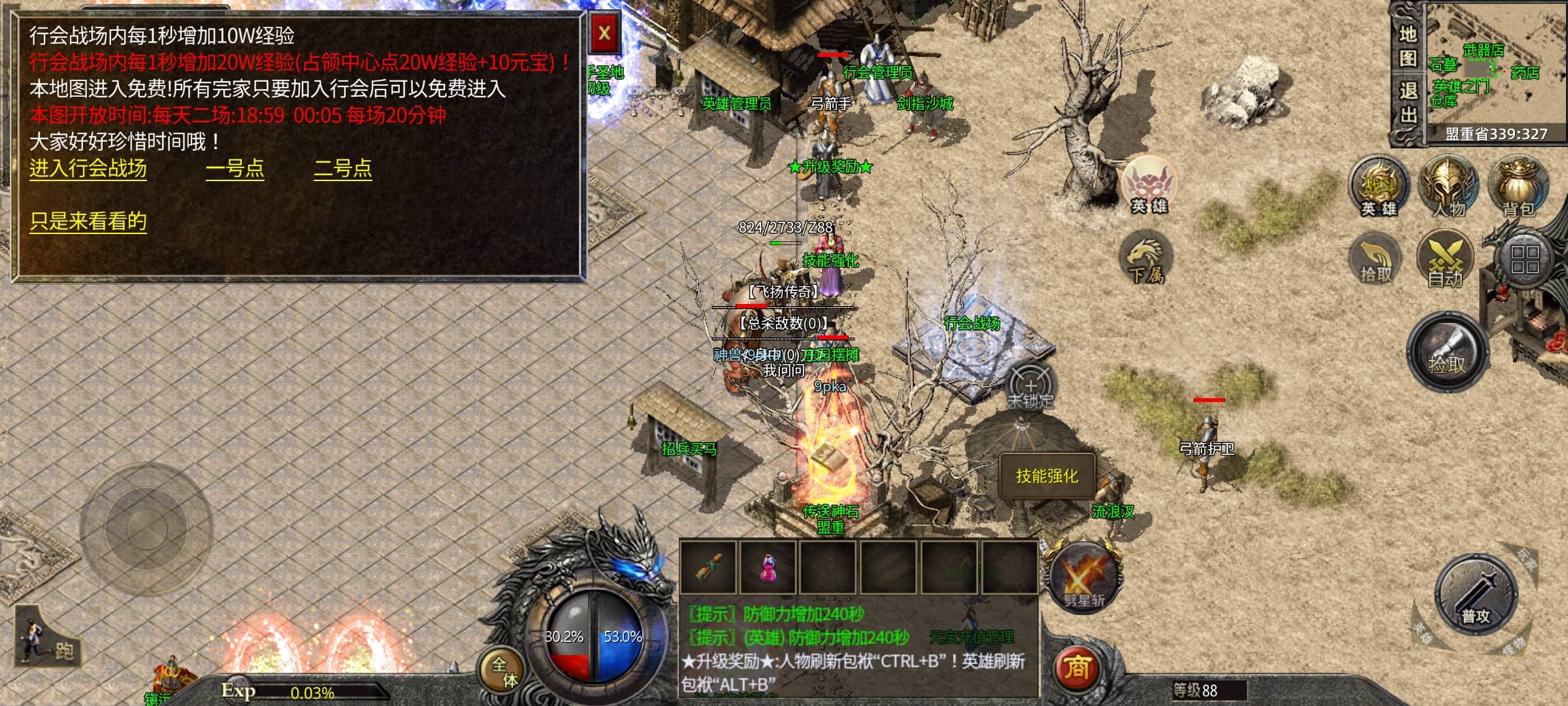Open the 人物 character sheet
Viewport: 1568px width, 706px height.
point(1448,186)
